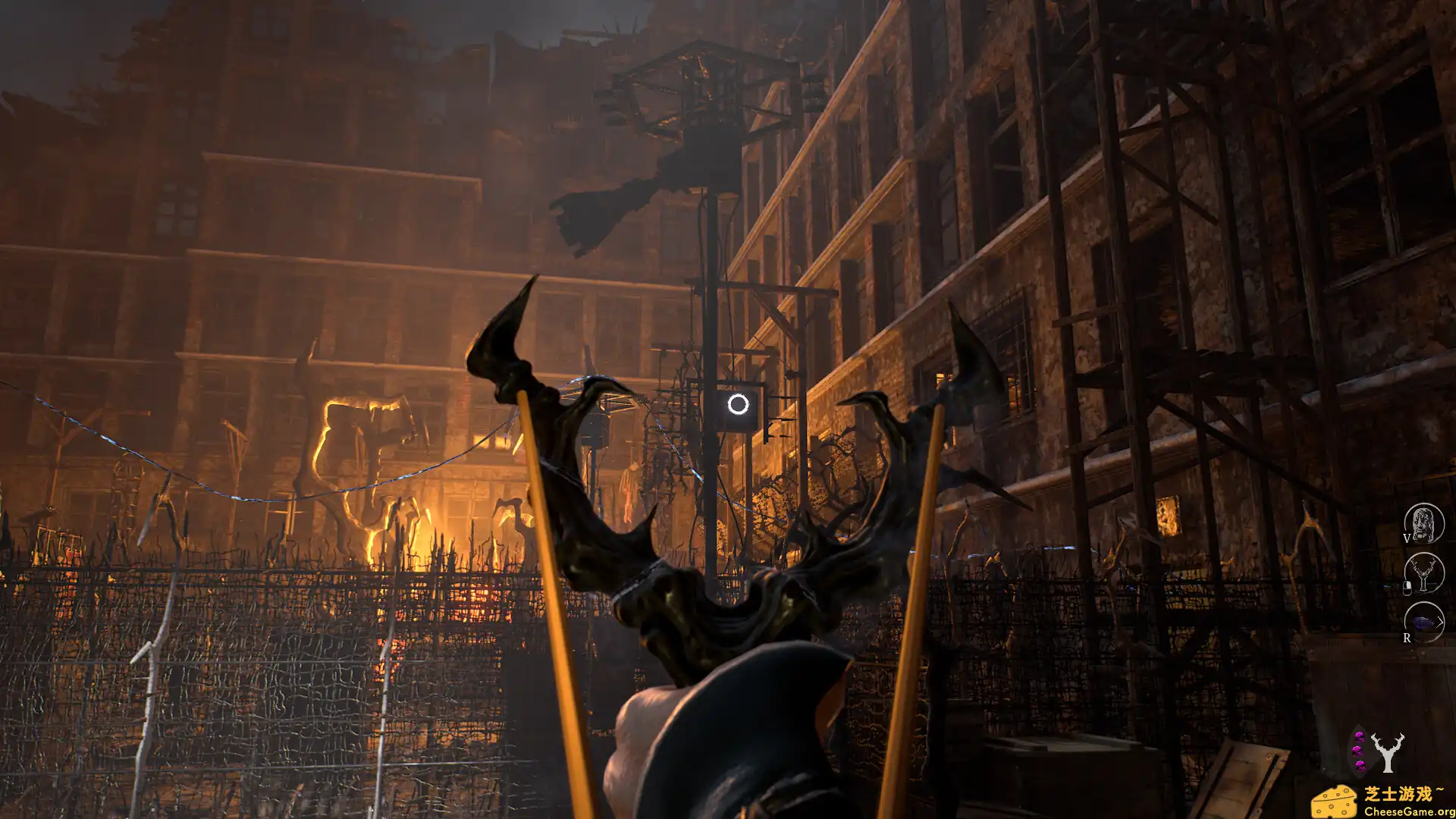Click the topmost purple ammo pellet icon
The image size is (1456, 819).
click(1359, 737)
